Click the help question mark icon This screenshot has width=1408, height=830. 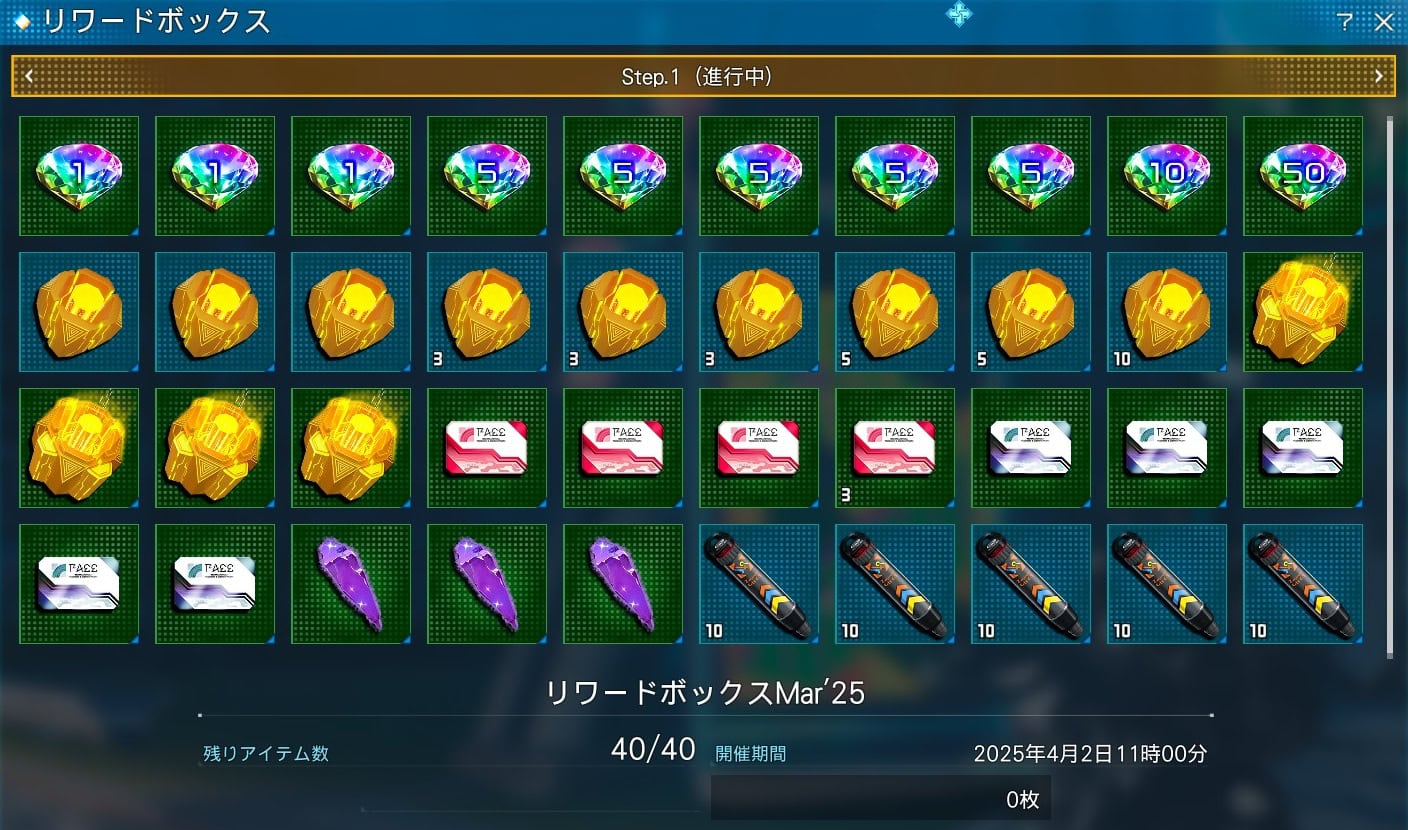pyautogui.click(x=1344, y=20)
